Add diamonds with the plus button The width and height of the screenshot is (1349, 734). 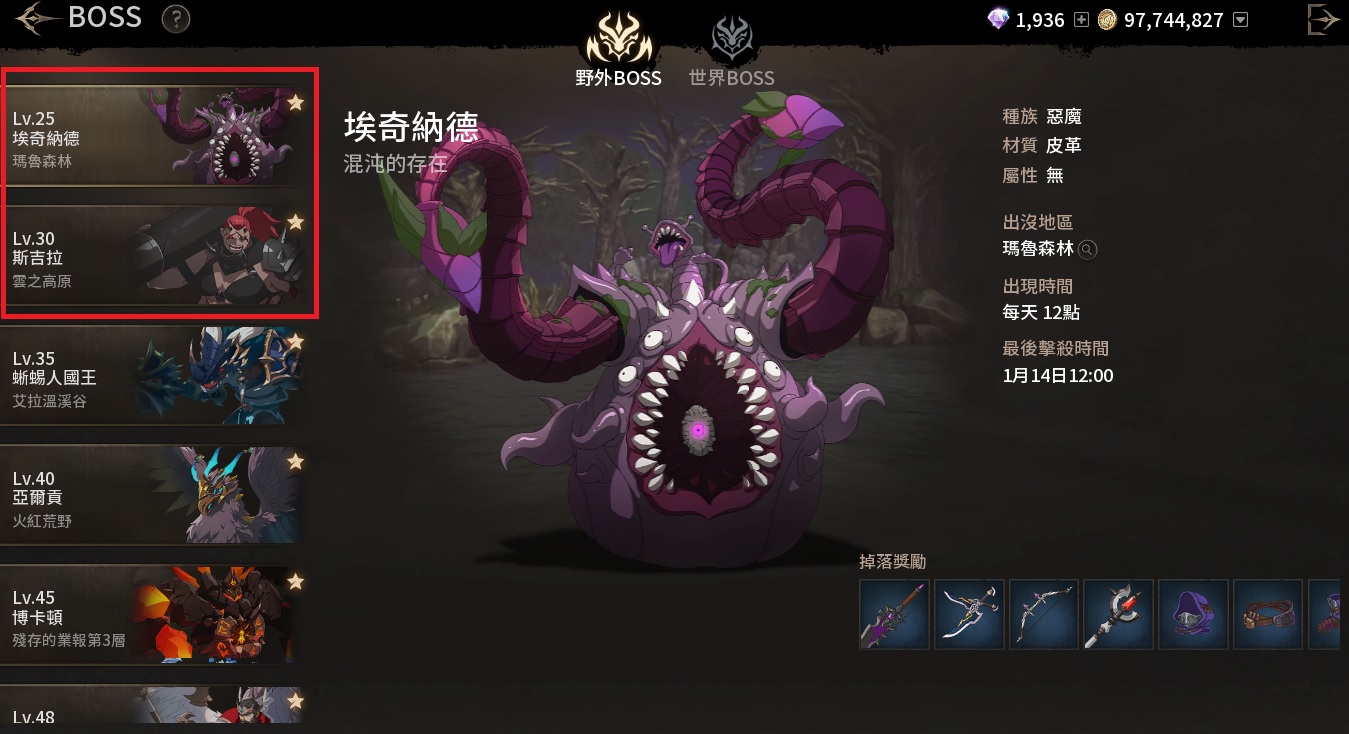pos(1081,20)
